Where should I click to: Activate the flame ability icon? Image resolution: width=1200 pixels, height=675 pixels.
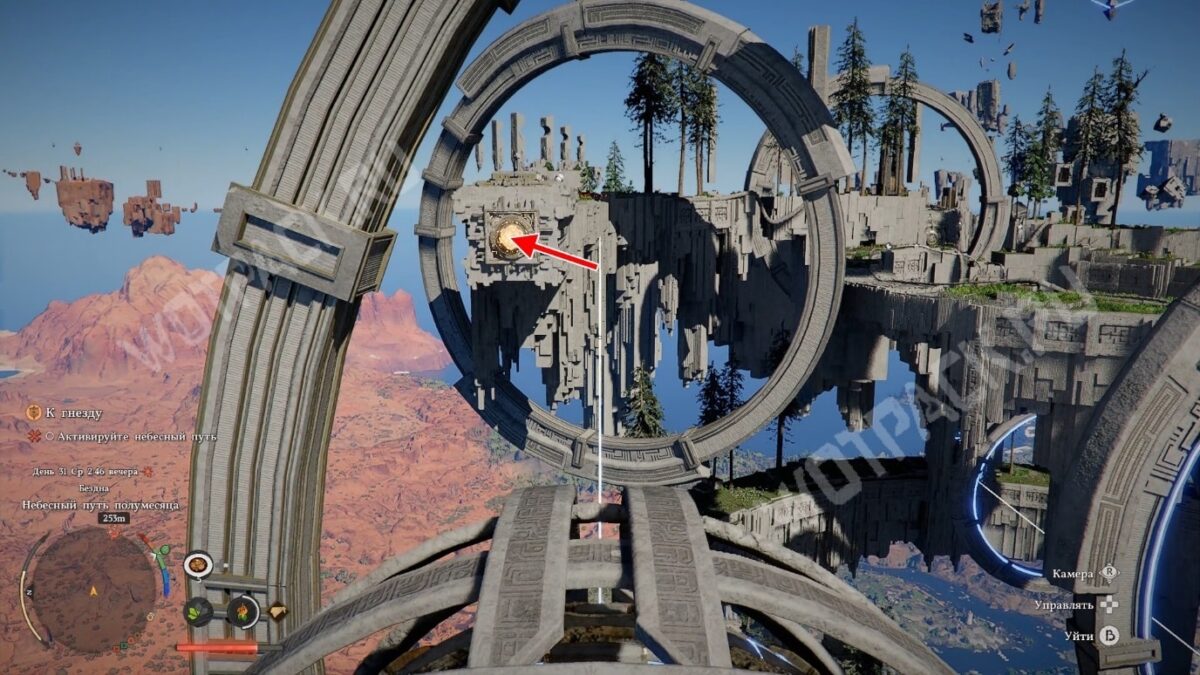(x=242, y=611)
